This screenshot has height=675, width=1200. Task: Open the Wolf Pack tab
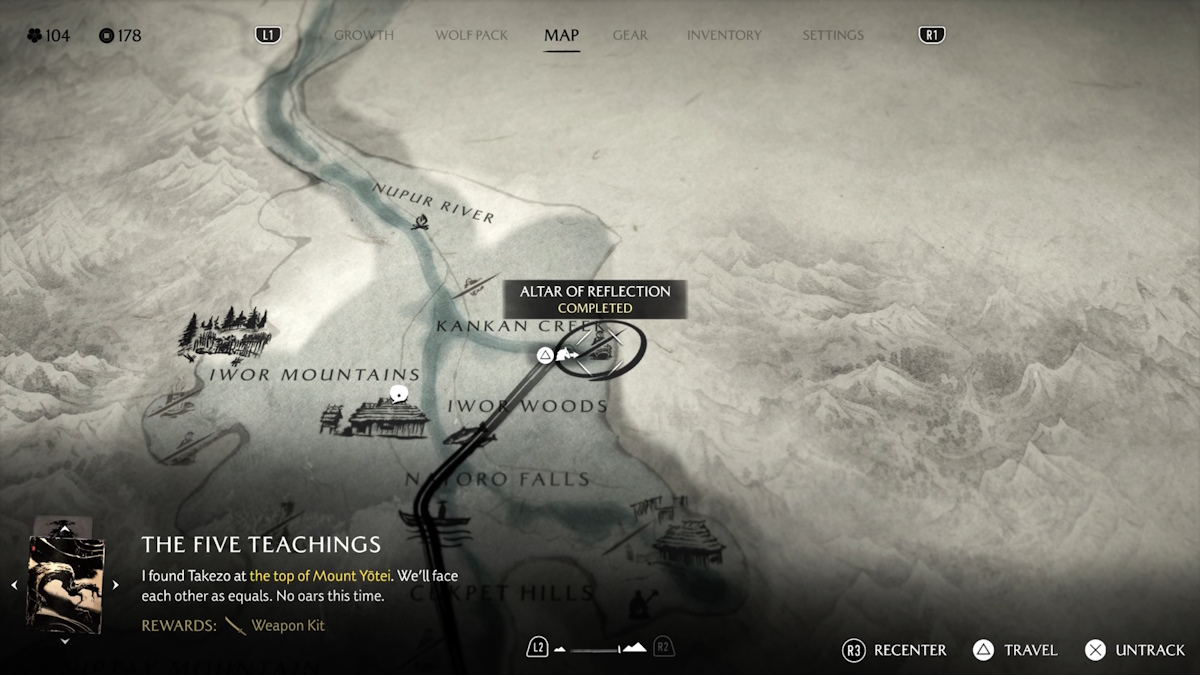pyautogui.click(x=471, y=35)
